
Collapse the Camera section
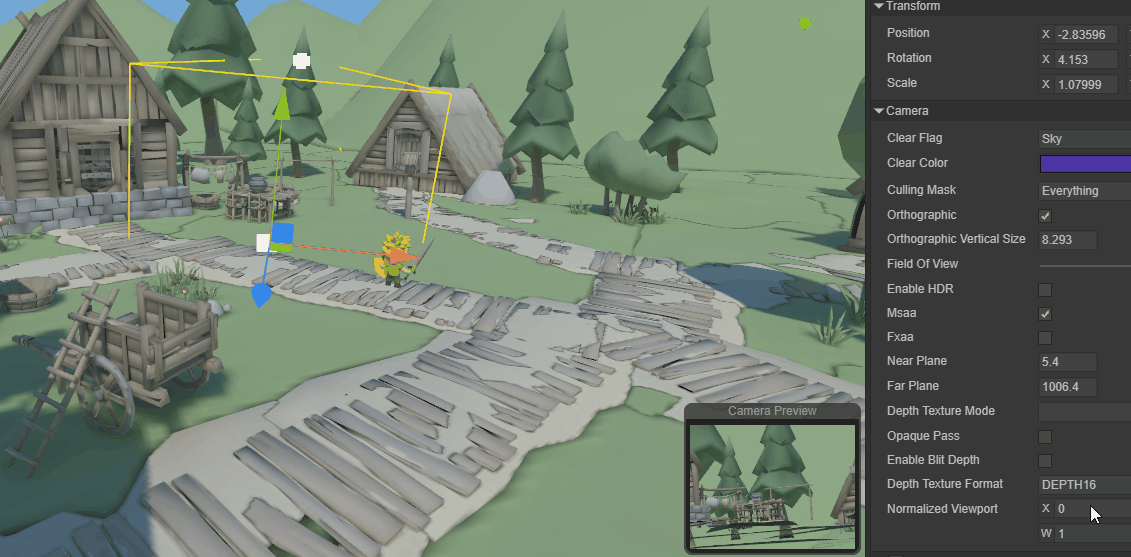coord(879,111)
